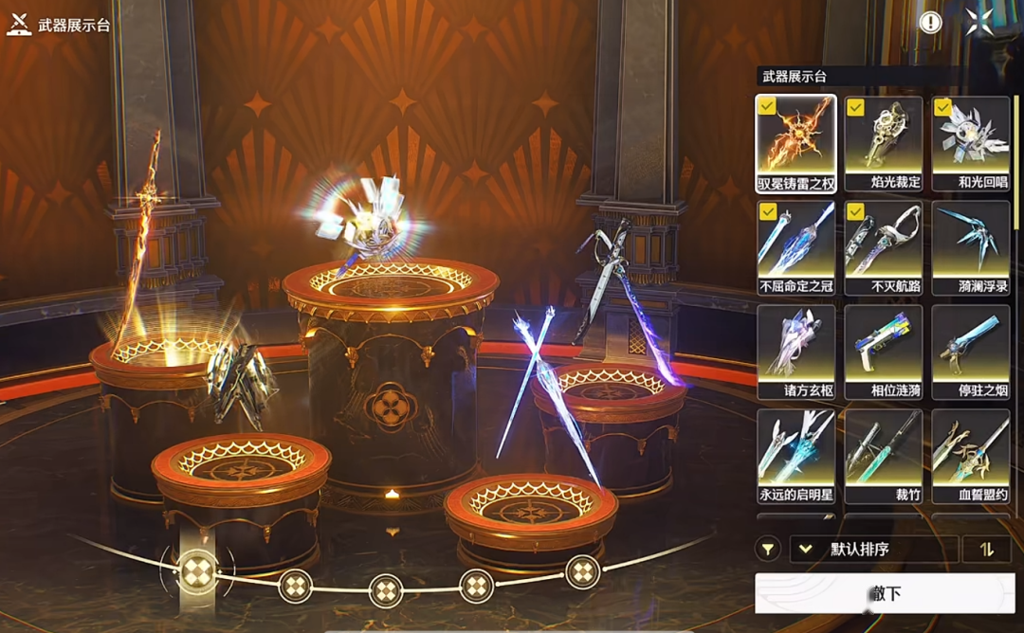The width and height of the screenshot is (1024, 633).
Task: Select the 永远的启明星 weapon tile
Action: tap(796, 455)
